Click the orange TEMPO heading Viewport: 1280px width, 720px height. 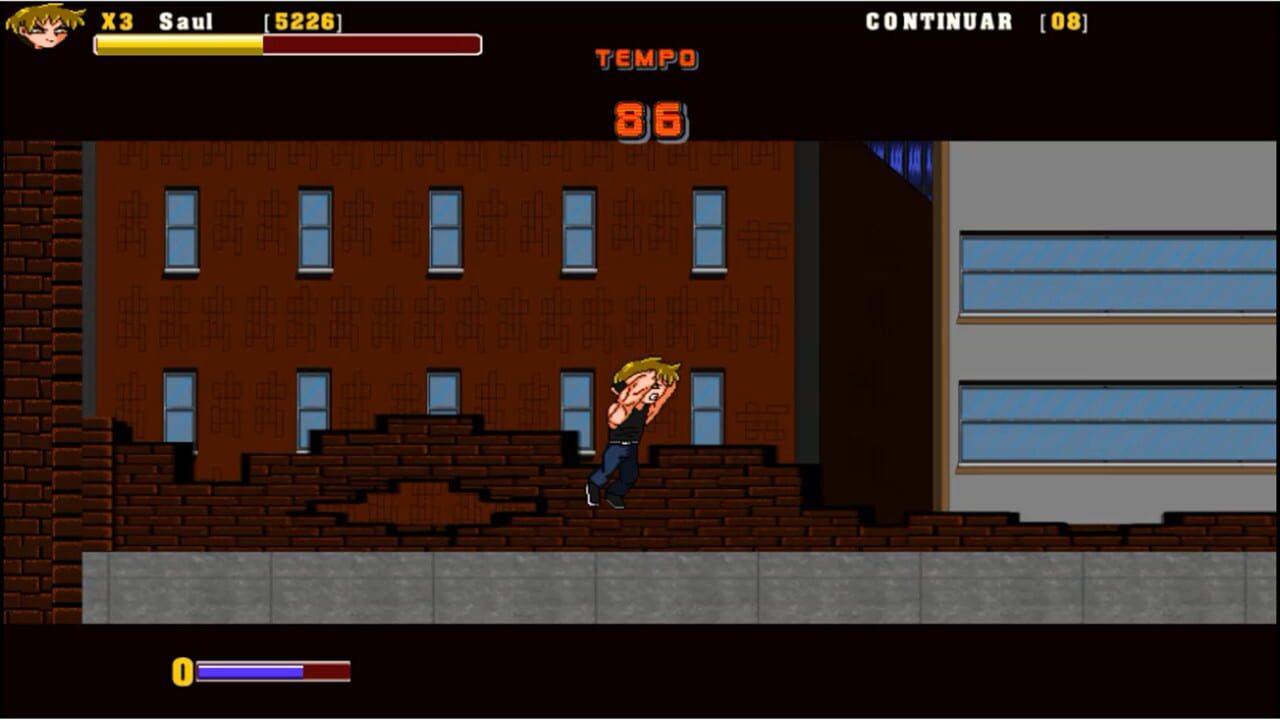pos(646,59)
